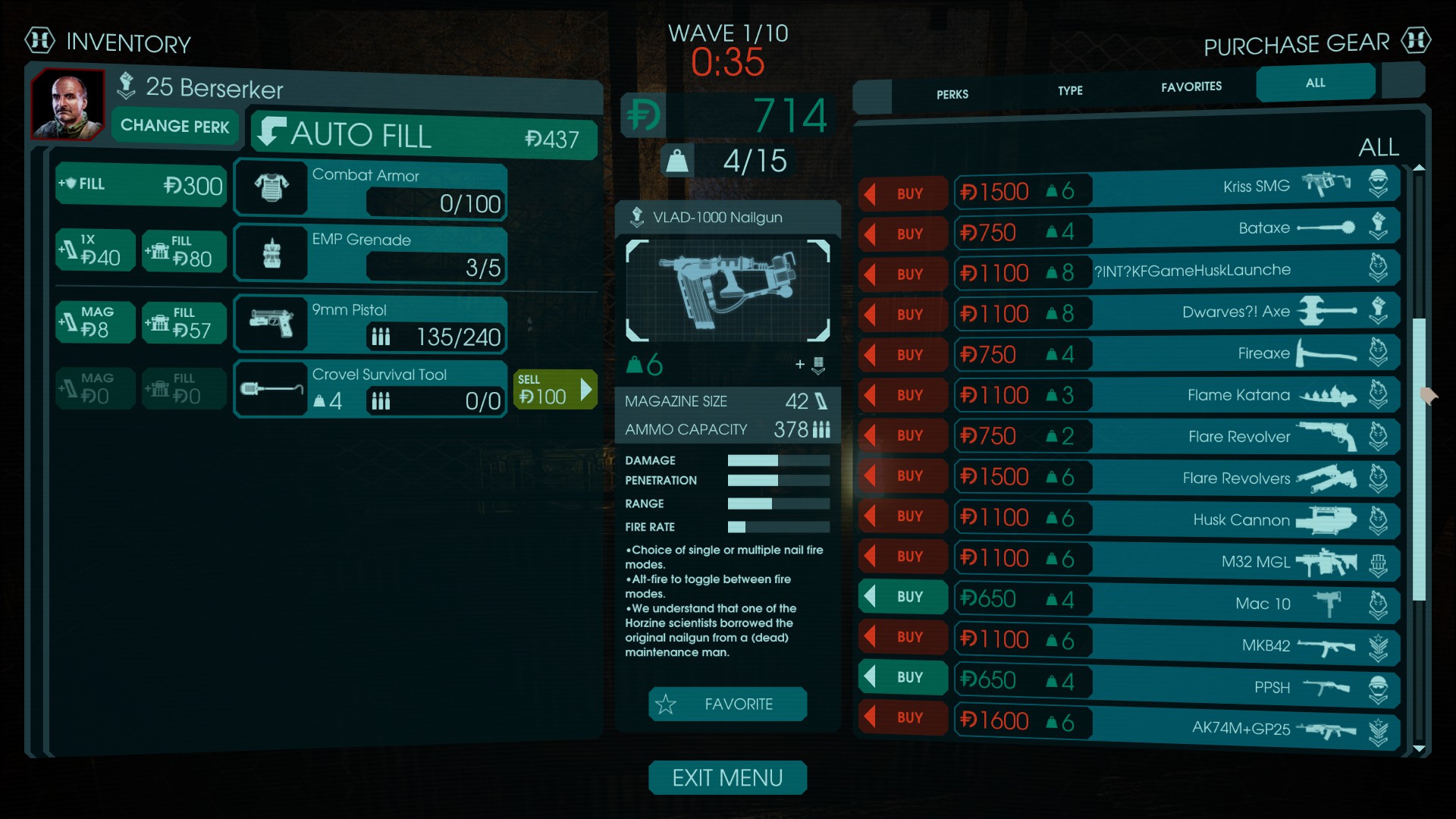The width and height of the screenshot is (1456, 819).
Task: Sell the Crovel Survival Tool
Action: 554,390
